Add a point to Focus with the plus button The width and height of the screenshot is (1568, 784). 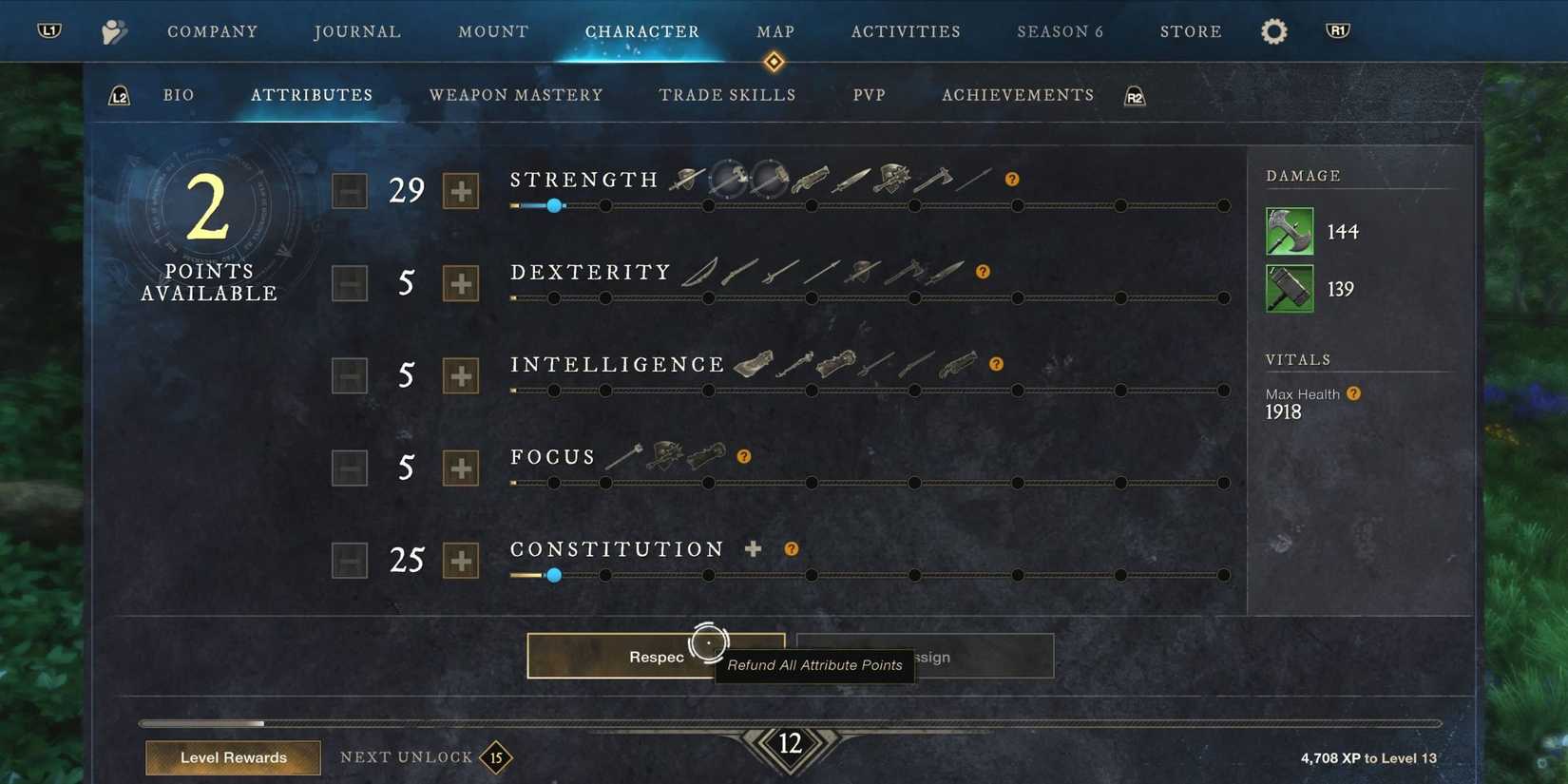point(461,468)
